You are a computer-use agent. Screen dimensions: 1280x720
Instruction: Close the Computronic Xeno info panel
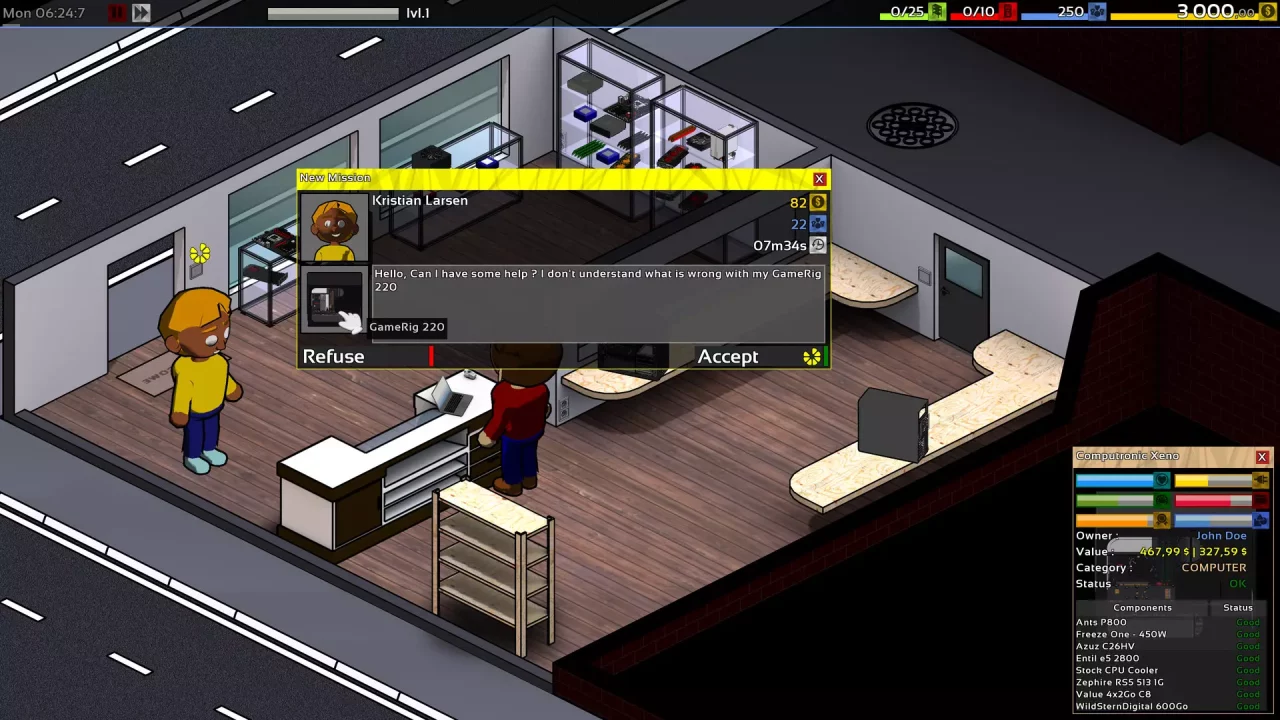coord(1262,457)
